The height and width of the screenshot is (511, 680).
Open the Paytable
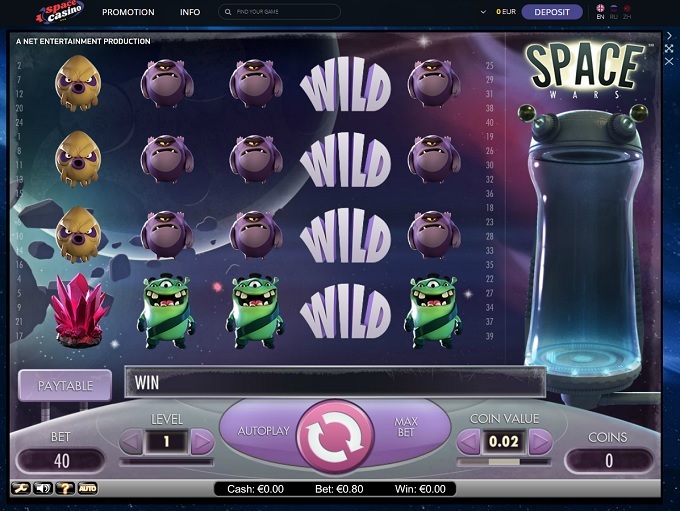pos(65,385)
